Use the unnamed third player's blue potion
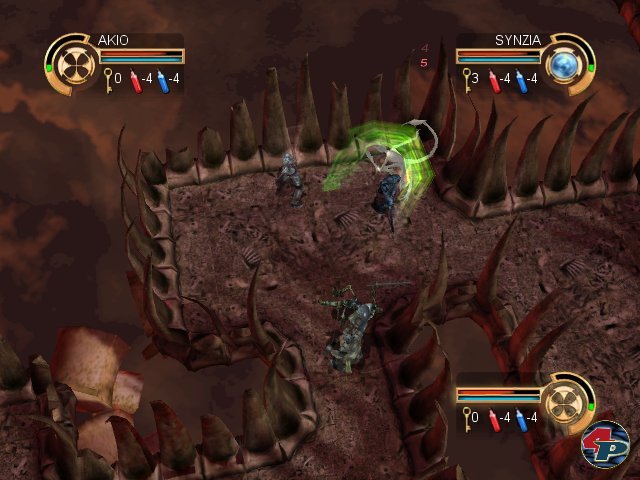 [x=520, y=416]
